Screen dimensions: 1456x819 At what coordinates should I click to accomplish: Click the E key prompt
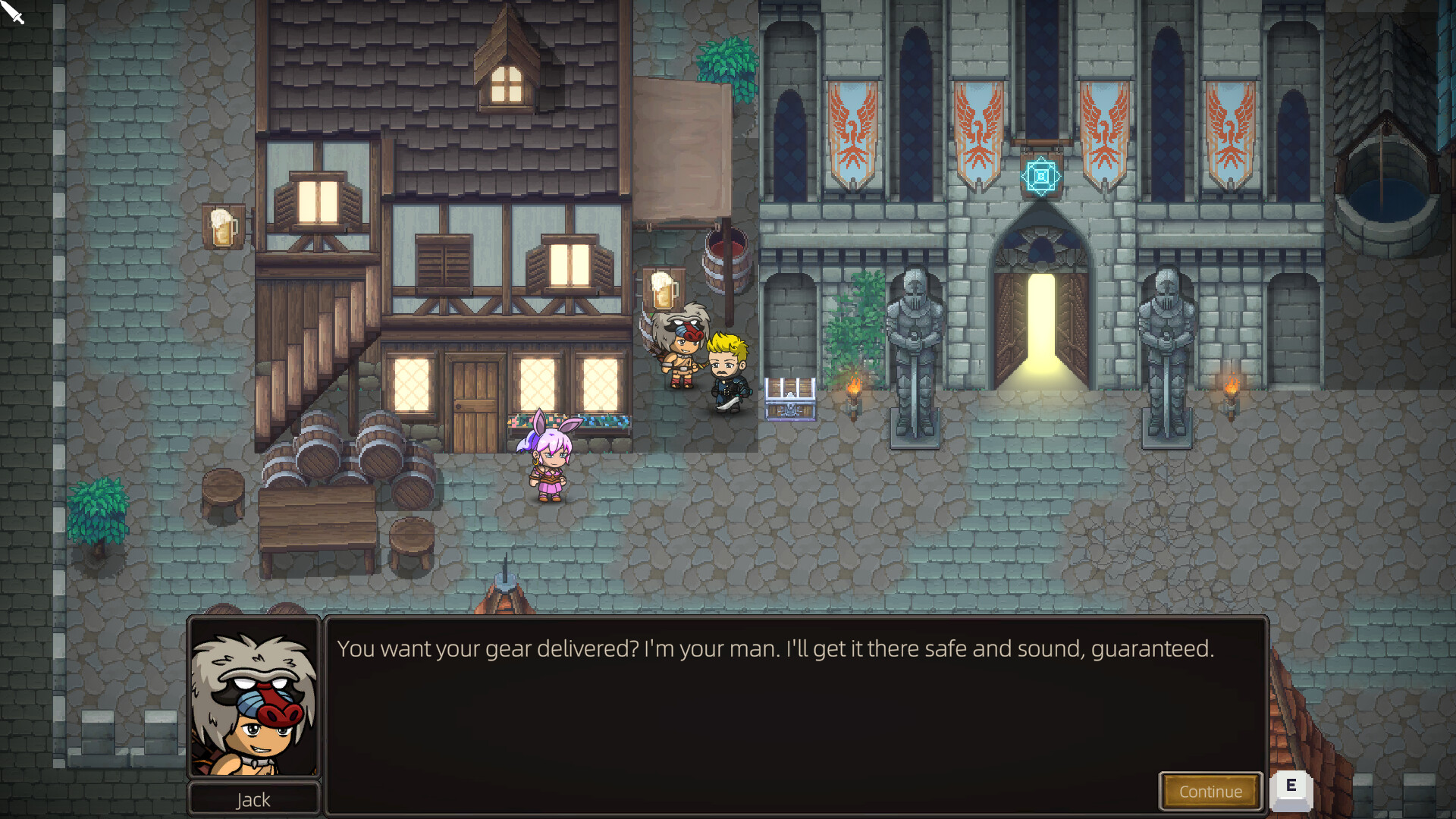pos(1291,790)
